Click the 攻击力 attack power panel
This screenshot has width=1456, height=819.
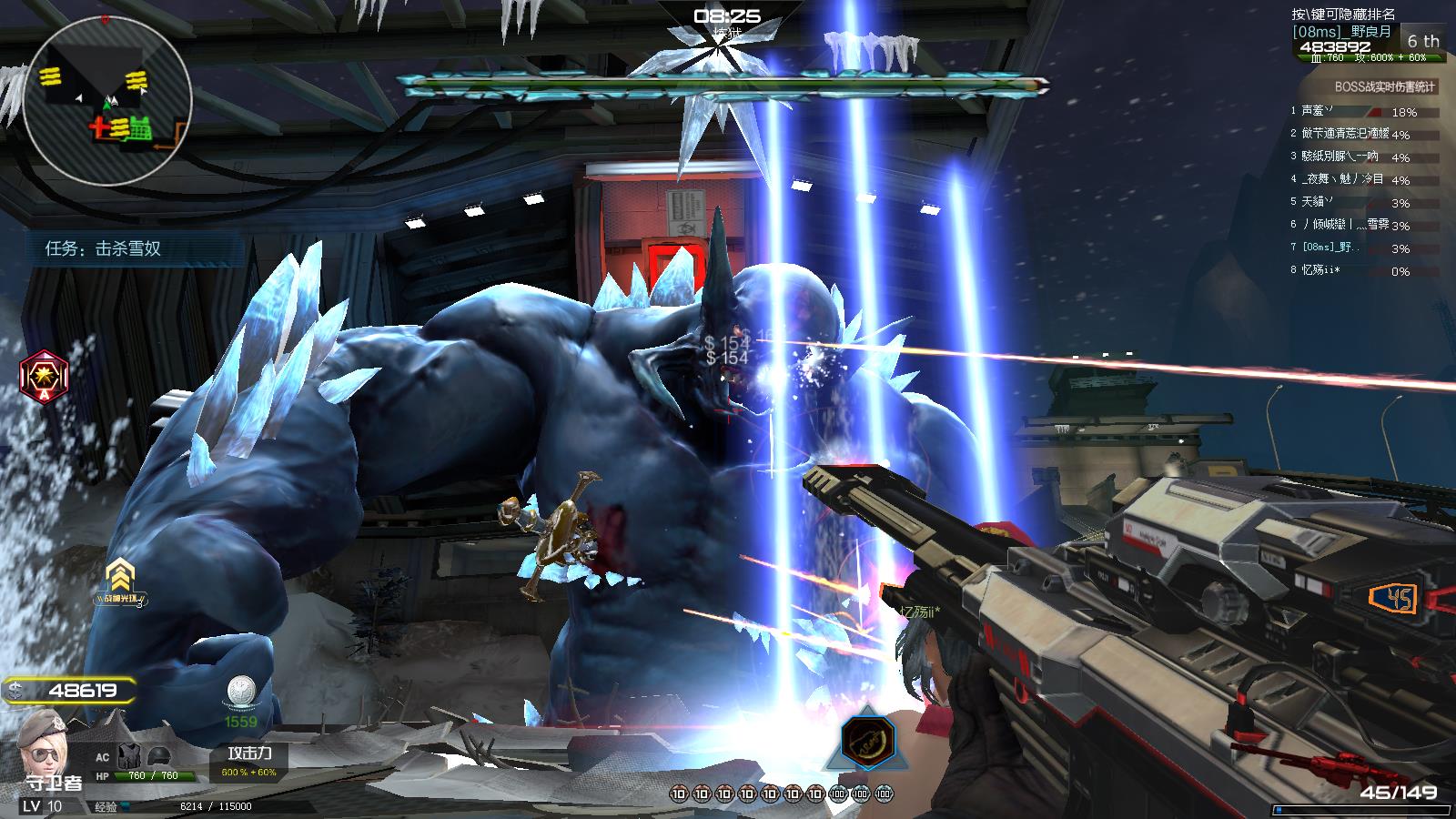coord(249,762)
